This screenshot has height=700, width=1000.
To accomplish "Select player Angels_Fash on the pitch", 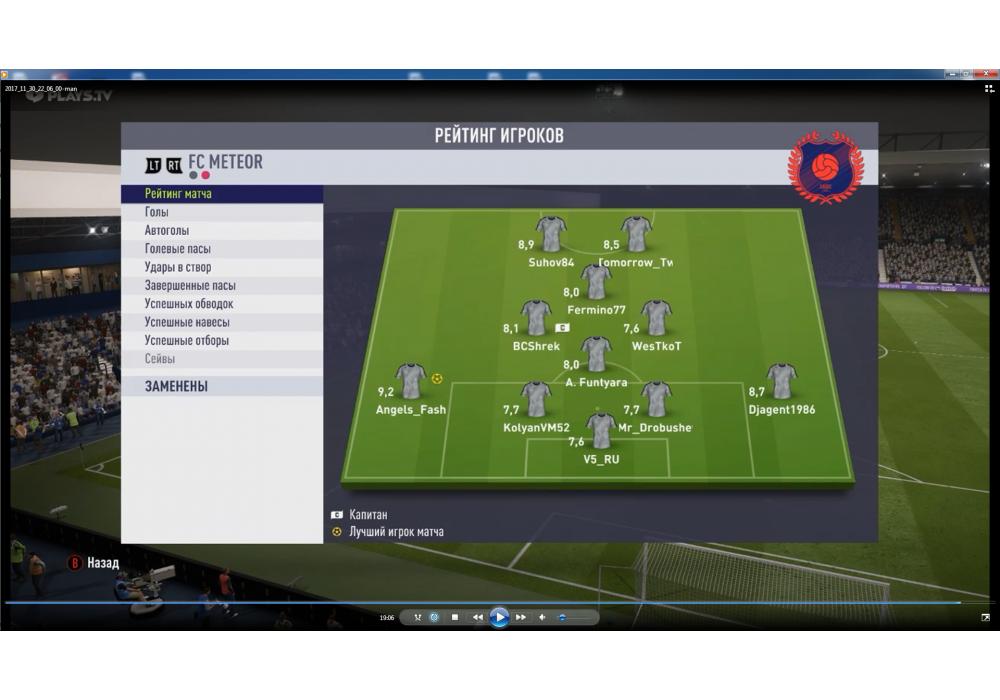I will pyautogui.click(x=411, y=381).
